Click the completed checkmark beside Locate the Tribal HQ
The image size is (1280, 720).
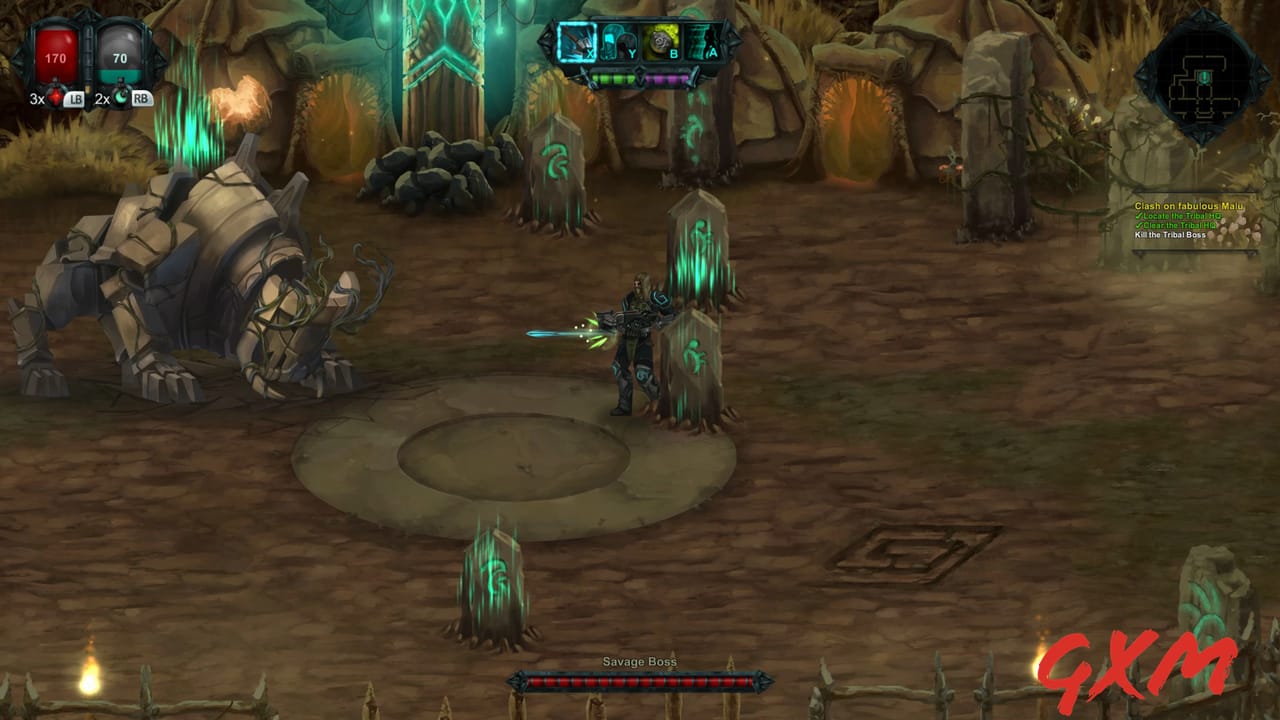tap(1139, 216)
